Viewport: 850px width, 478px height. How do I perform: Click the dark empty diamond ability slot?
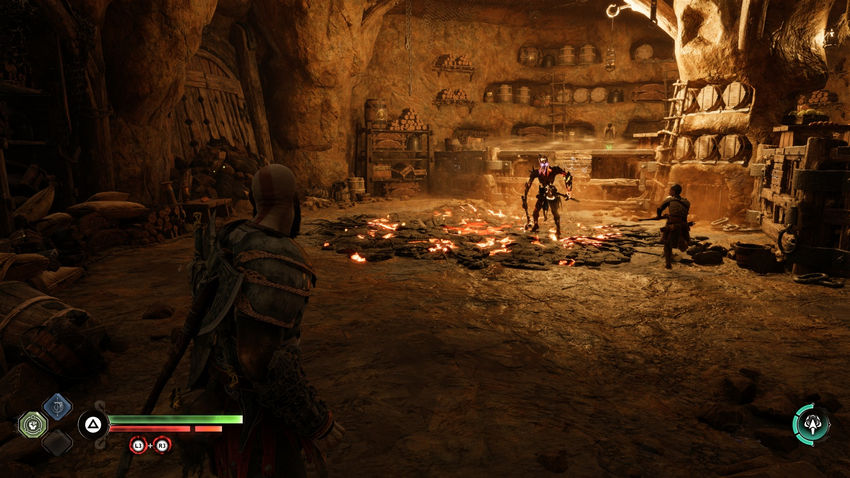coord(57,443)
